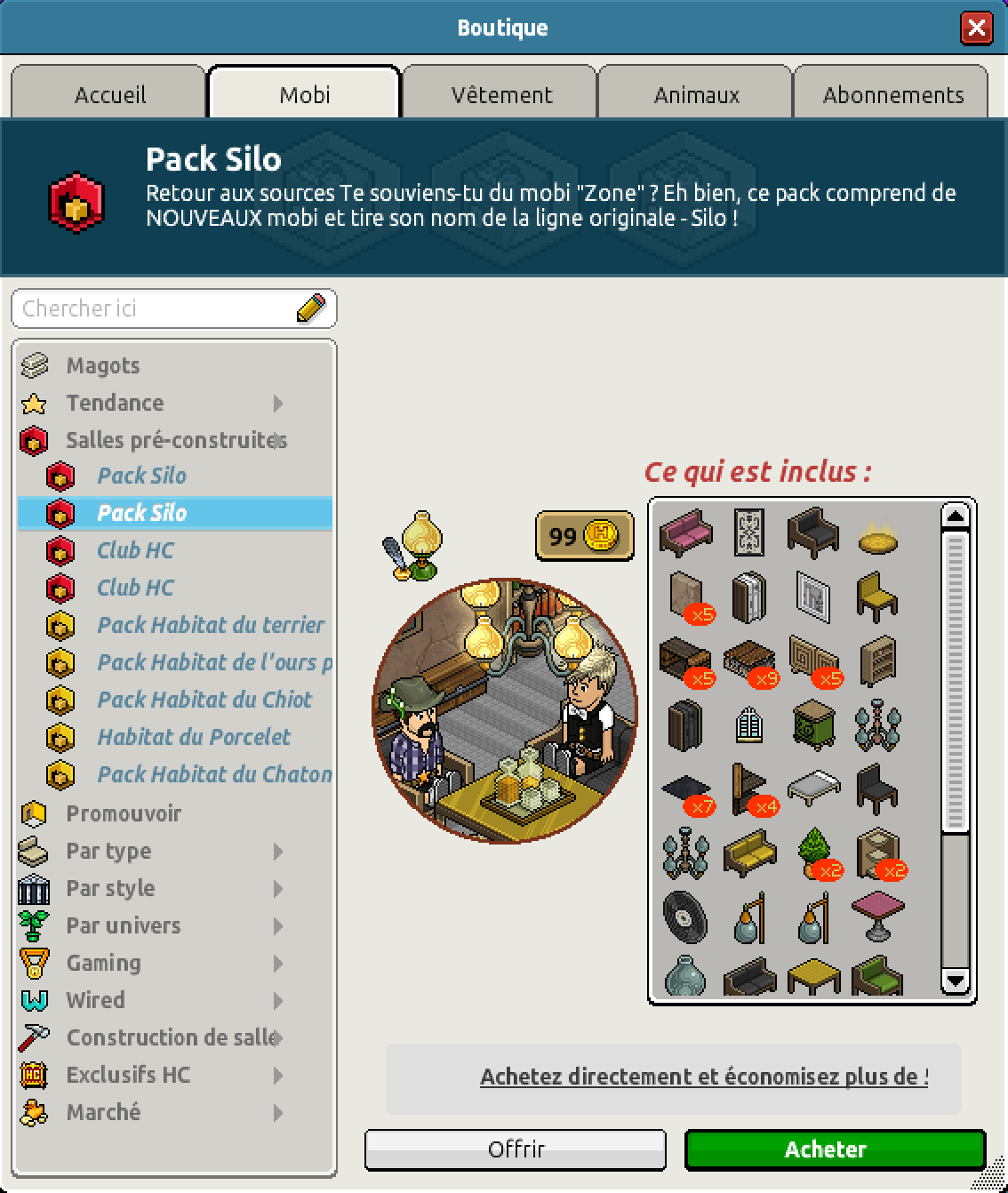Screen dimensions: 1008x1193
Task: Expand the Tendance category
Action: 116,403
